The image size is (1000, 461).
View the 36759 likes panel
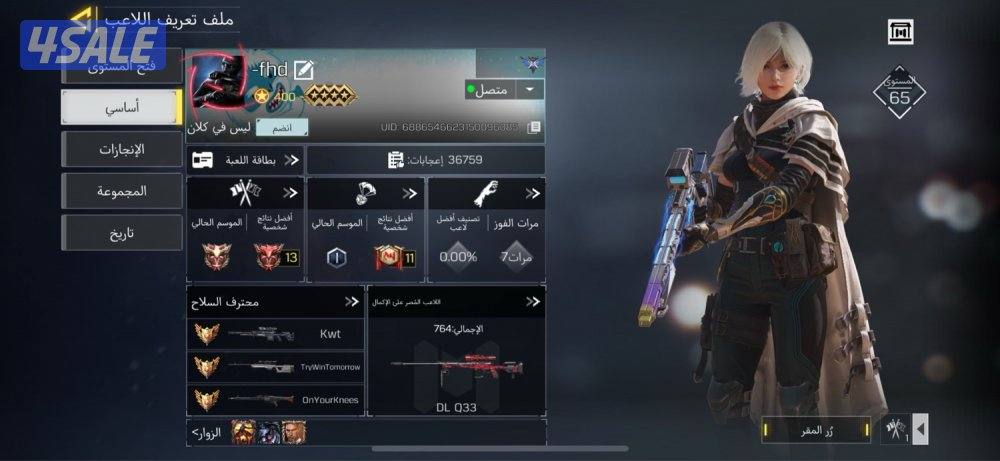[425, 159]
